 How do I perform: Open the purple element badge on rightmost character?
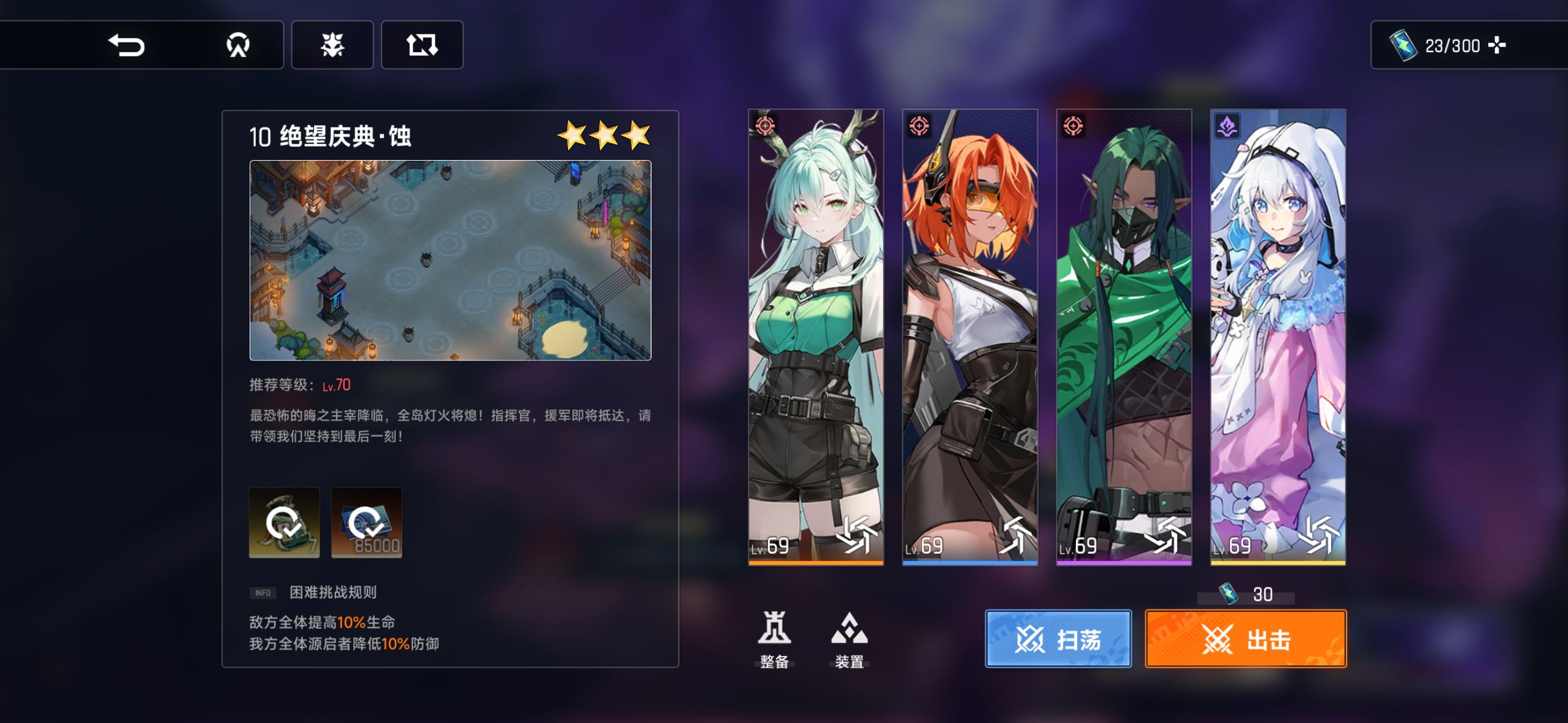click(1227, 127)
